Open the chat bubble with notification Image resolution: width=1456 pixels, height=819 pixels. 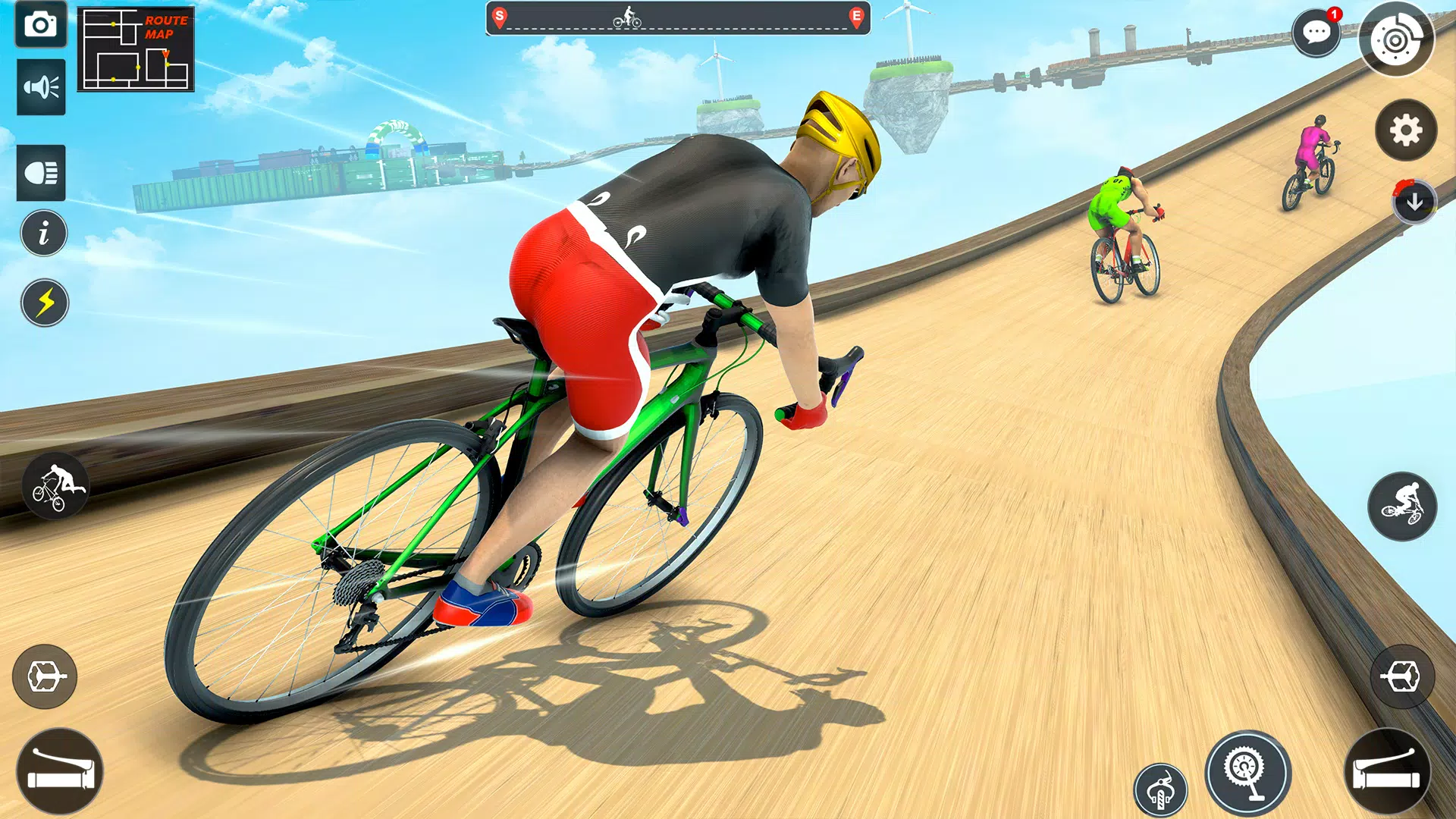[1316, 33]
